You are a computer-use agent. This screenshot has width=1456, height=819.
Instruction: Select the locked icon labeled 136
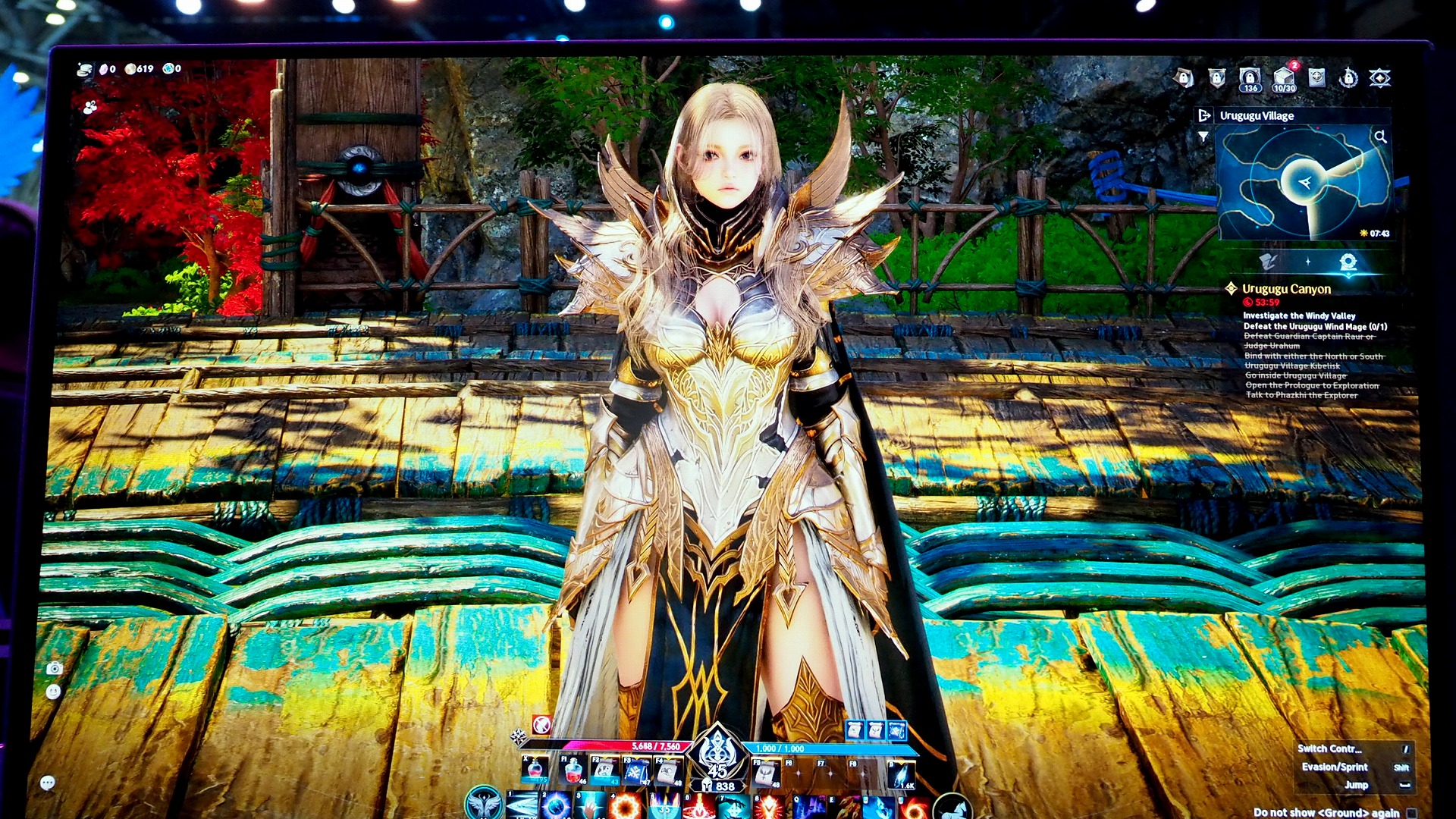point(1250,78)
